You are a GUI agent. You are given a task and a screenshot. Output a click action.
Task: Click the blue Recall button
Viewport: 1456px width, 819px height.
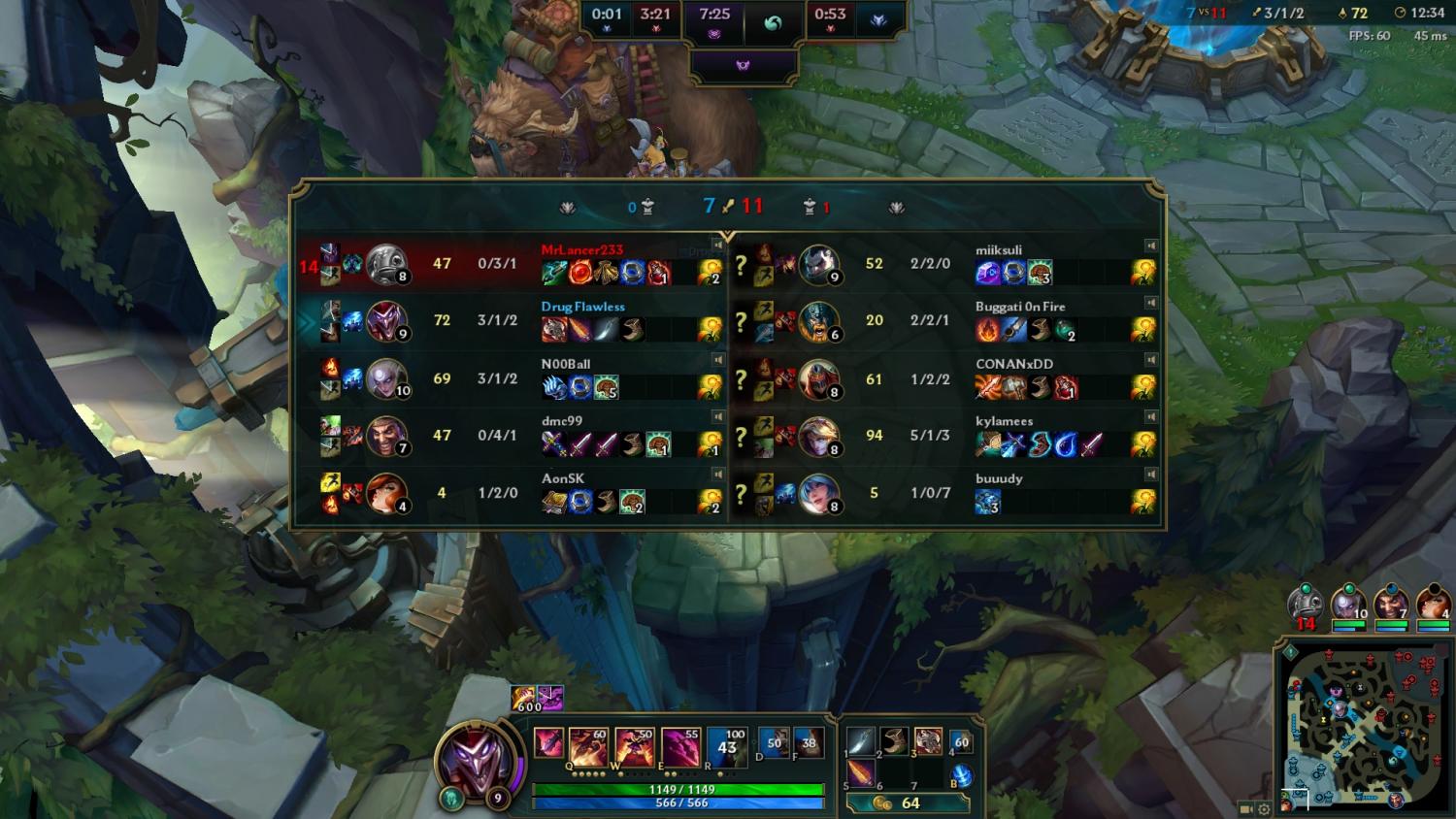[961, 776]
